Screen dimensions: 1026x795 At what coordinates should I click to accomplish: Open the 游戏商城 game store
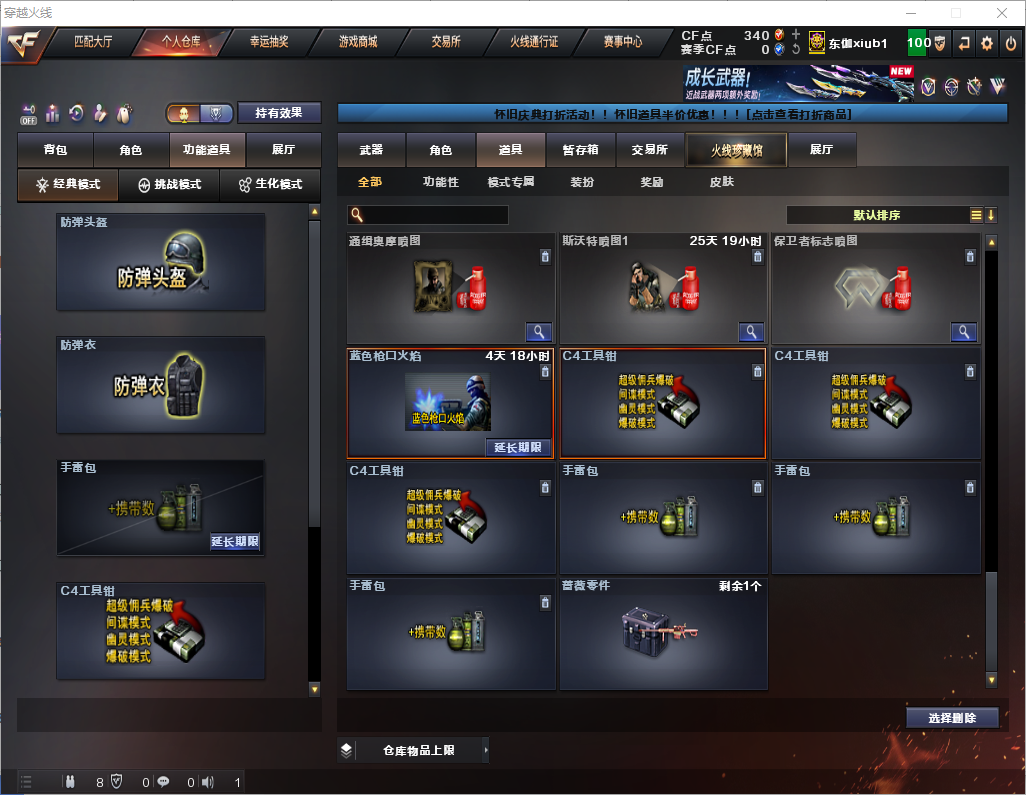pyautogui.click(x=358, y=42)
